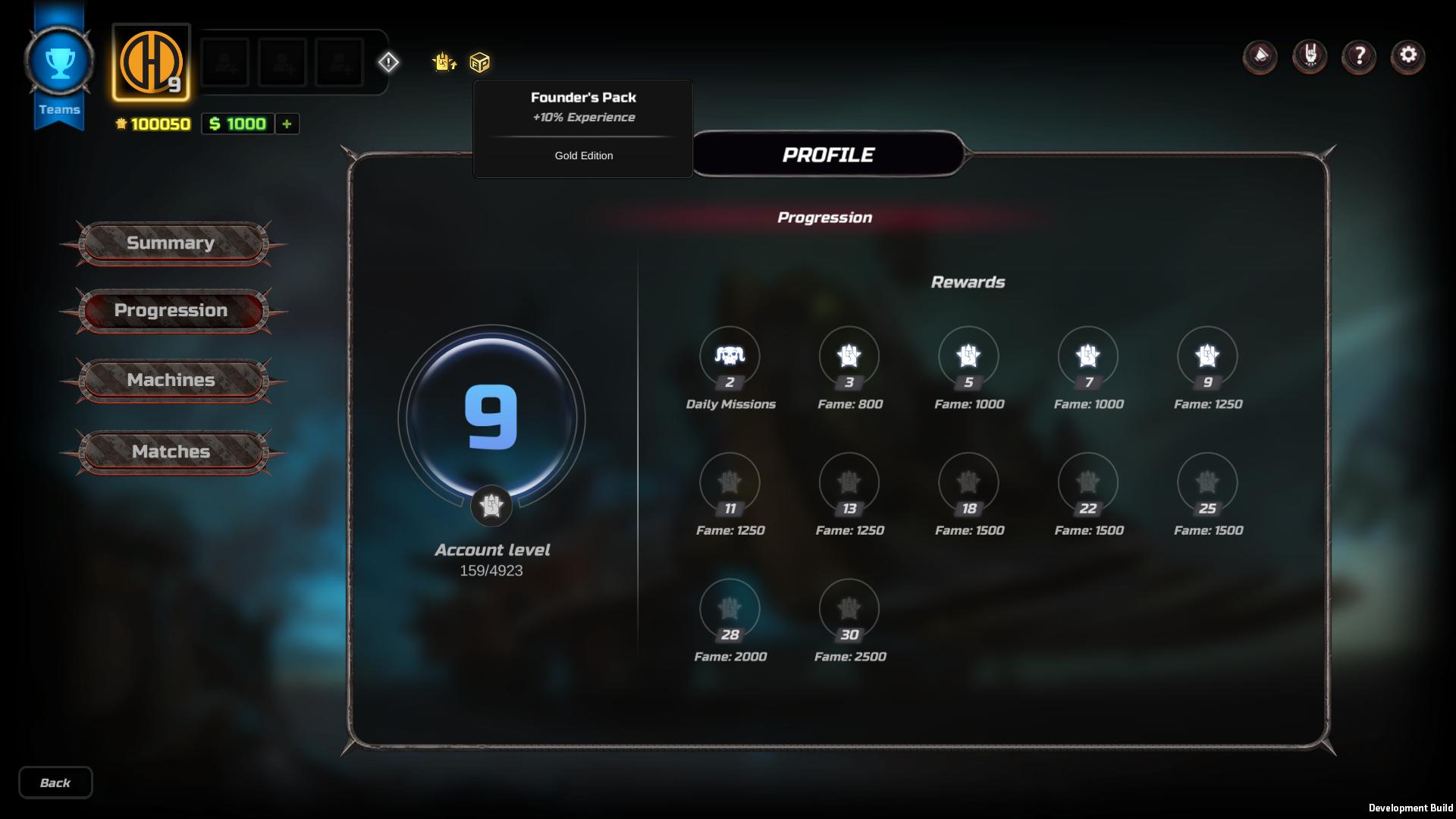Open help with the question mark icon
1456x819 pixels.
click(x=1358, y=56)
